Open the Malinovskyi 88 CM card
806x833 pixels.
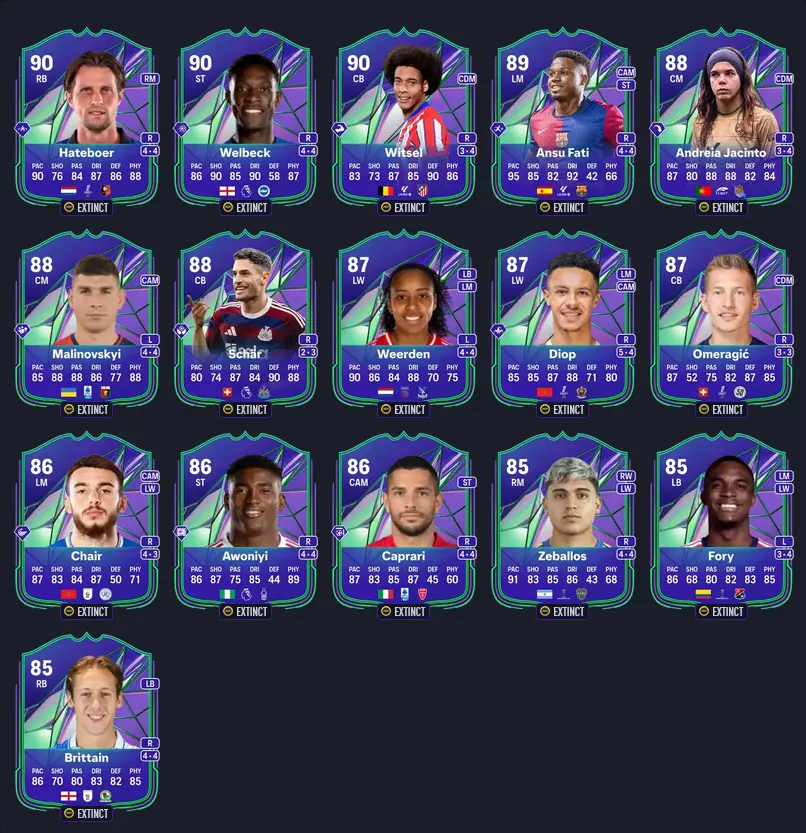(87, 320)
